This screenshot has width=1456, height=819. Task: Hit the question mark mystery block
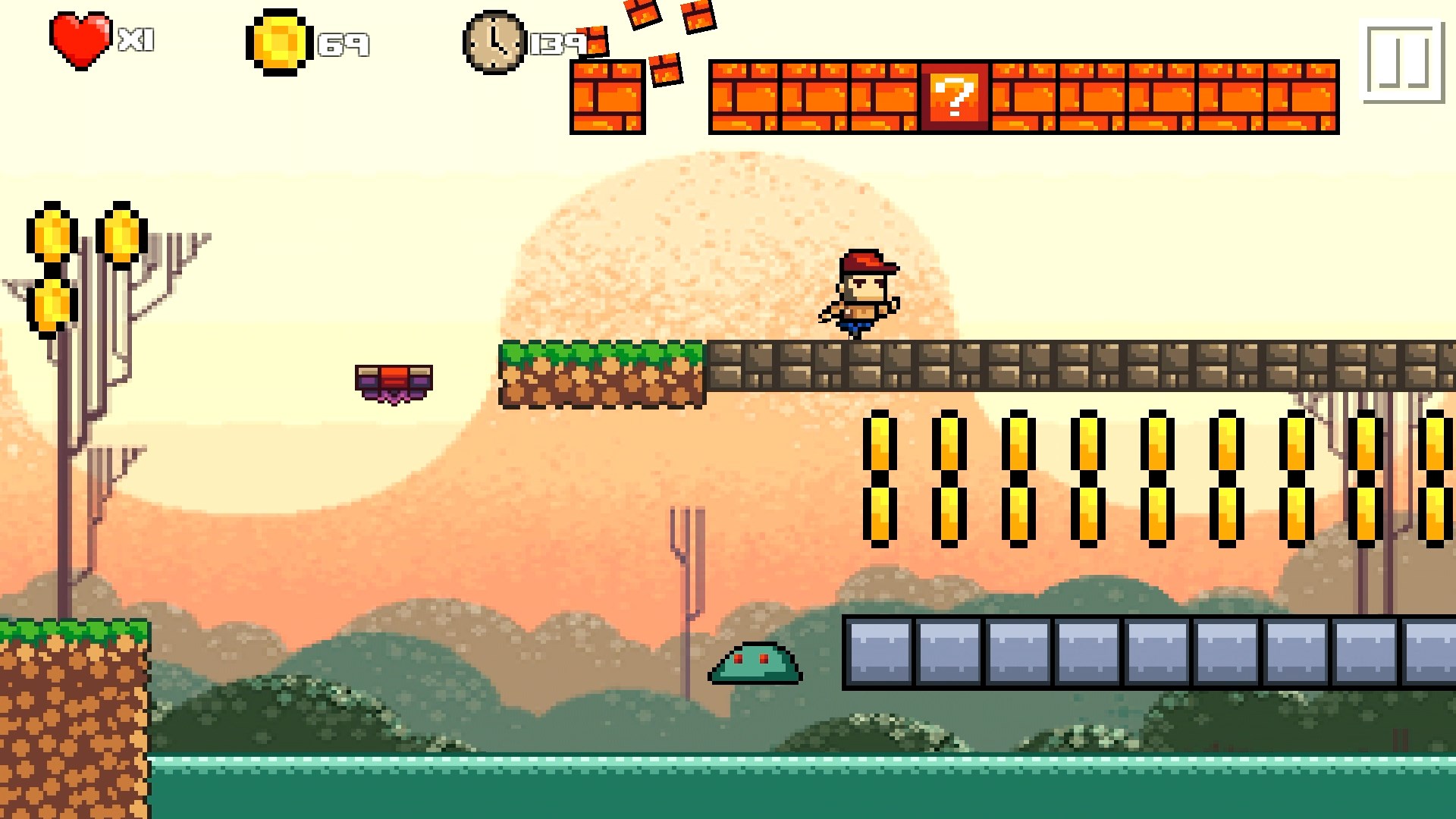[954, 96]
